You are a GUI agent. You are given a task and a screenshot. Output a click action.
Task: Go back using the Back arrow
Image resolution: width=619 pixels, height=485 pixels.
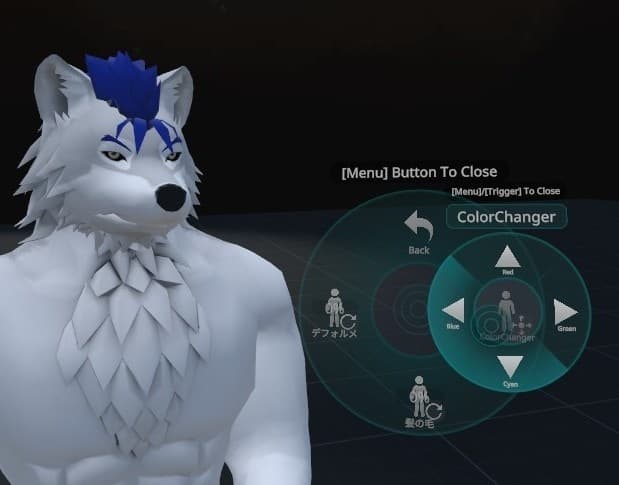[x=418, y=227]
